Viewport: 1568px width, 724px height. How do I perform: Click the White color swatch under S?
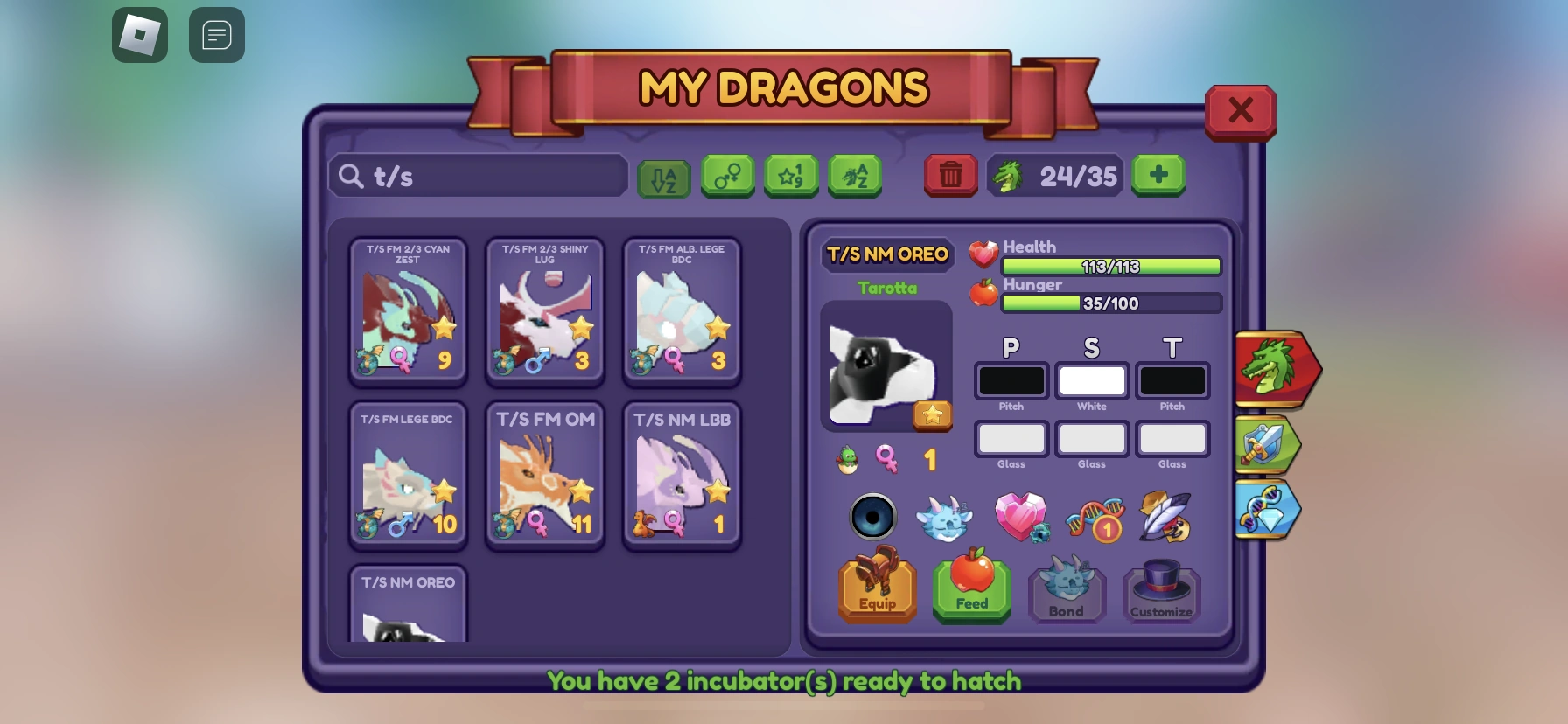pos(1091,380)
